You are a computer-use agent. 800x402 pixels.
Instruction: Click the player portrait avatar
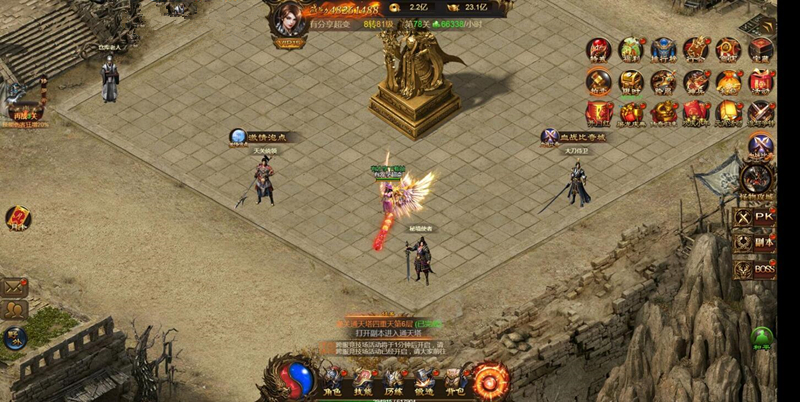pos(288,20)
